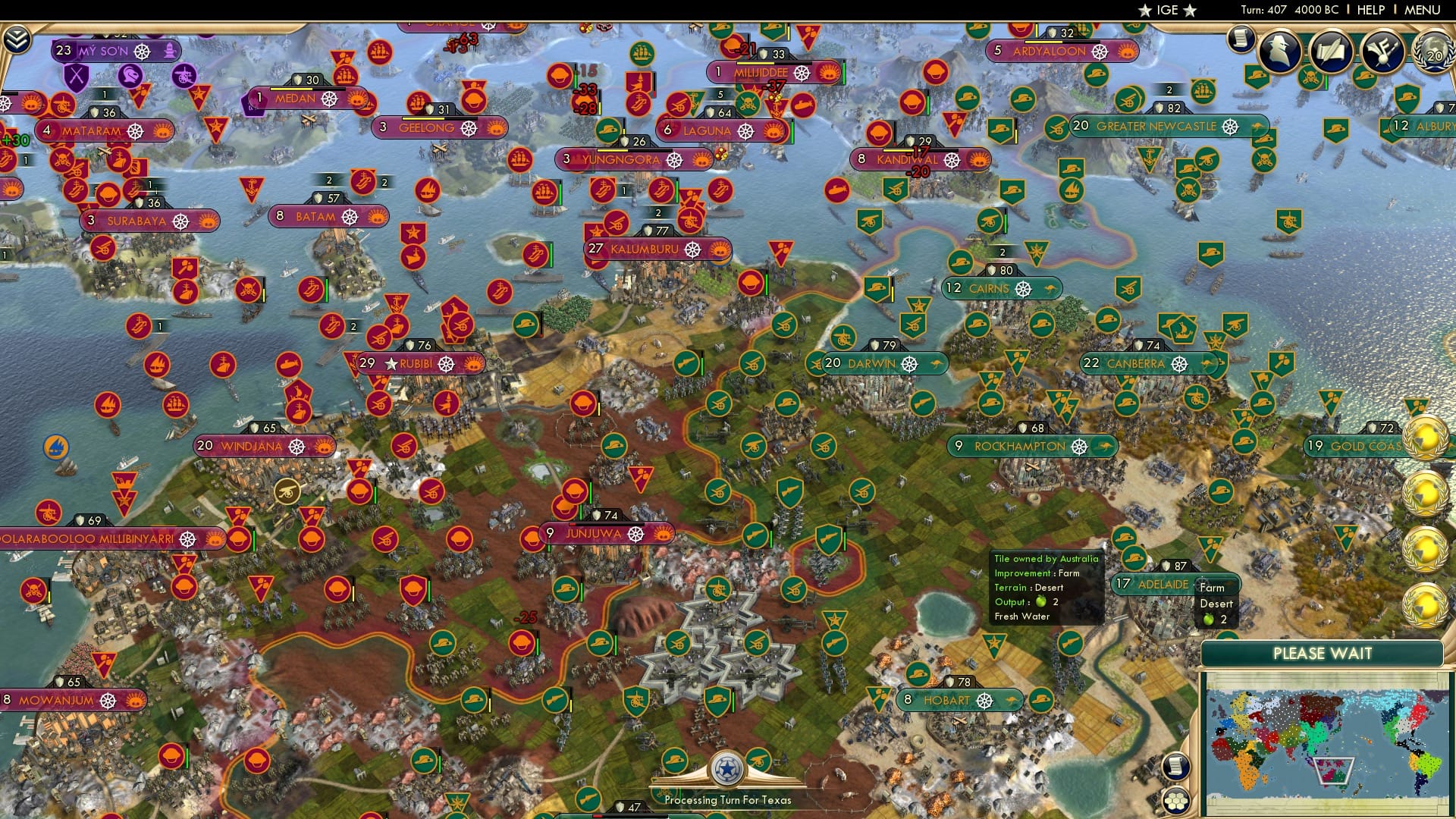The image size is (1456, 819).
Task: Click the Dharma wheel icon on Mý So'n banner
Action: [x=143, y=52]
